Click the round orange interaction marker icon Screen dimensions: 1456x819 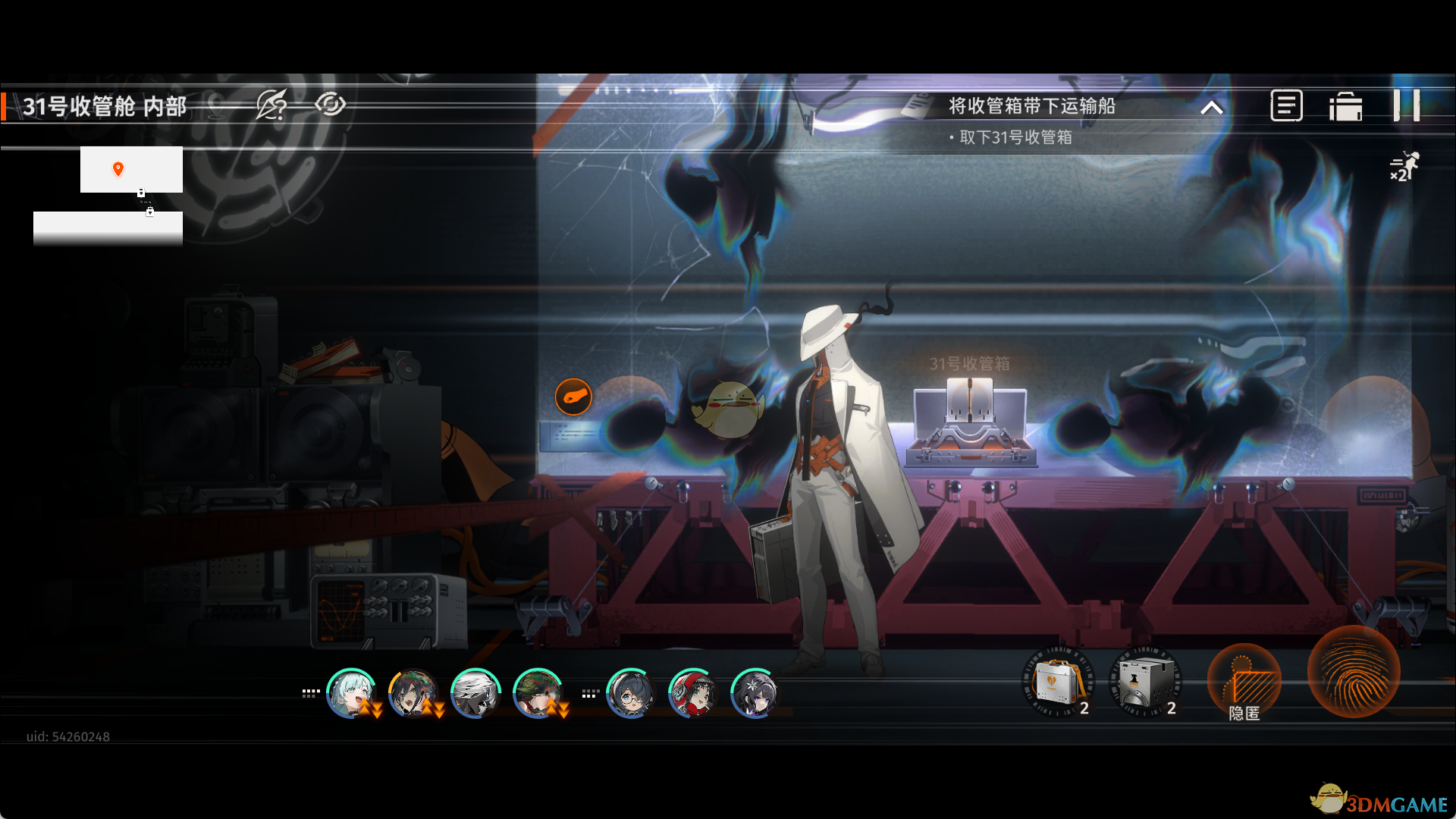573,397
